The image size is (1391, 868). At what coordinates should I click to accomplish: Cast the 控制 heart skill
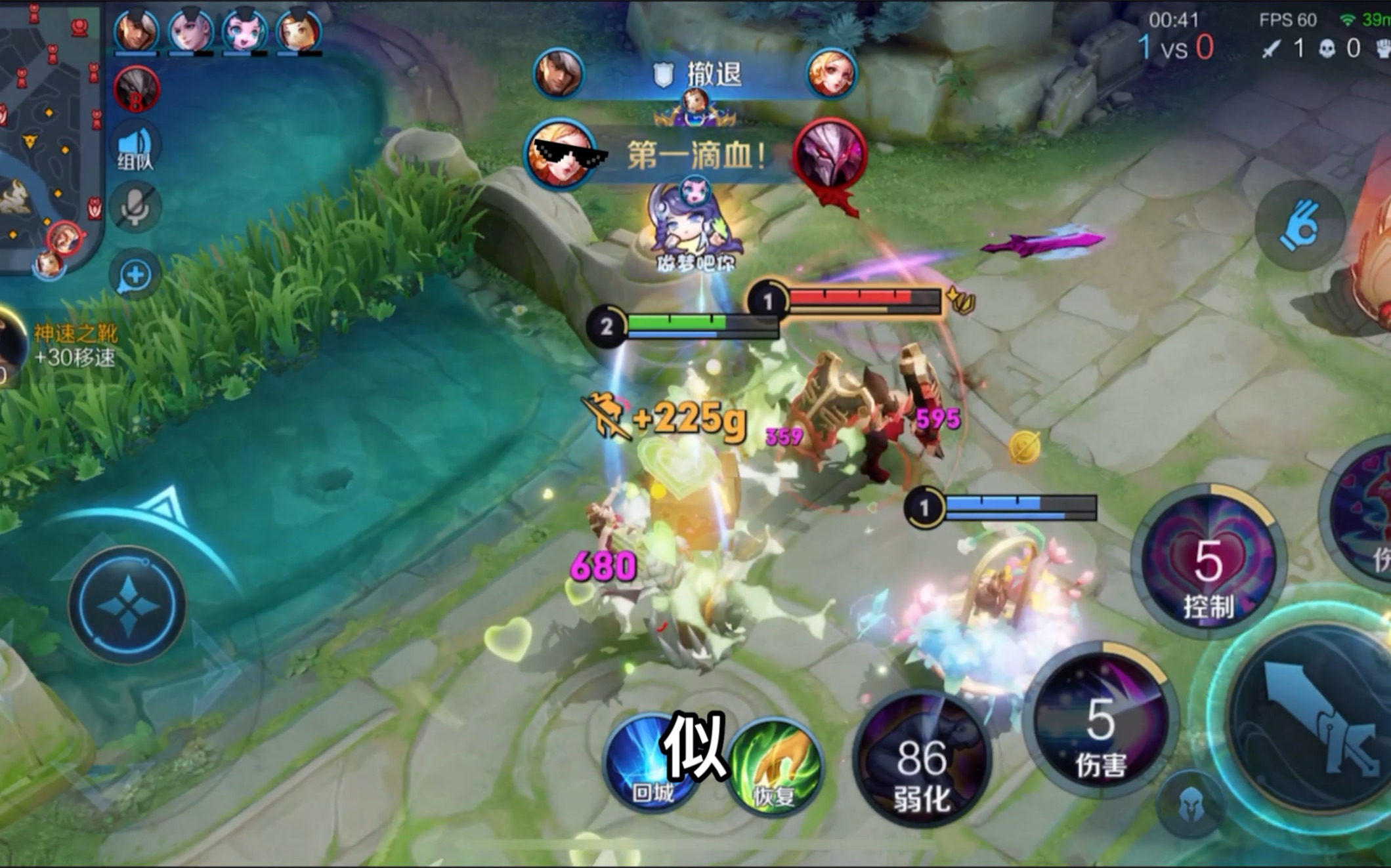[1209, 562]
